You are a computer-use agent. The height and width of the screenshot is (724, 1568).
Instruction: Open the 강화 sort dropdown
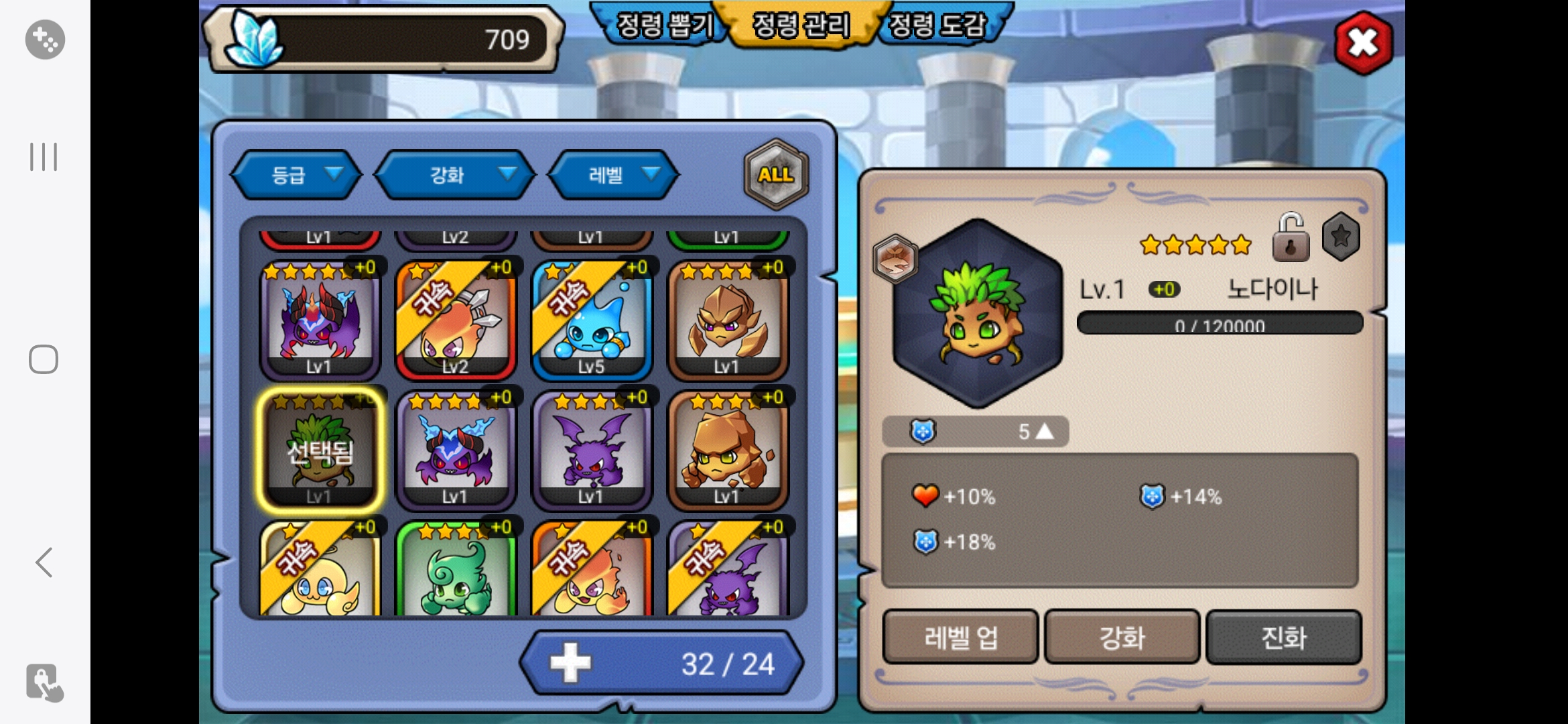455,175
